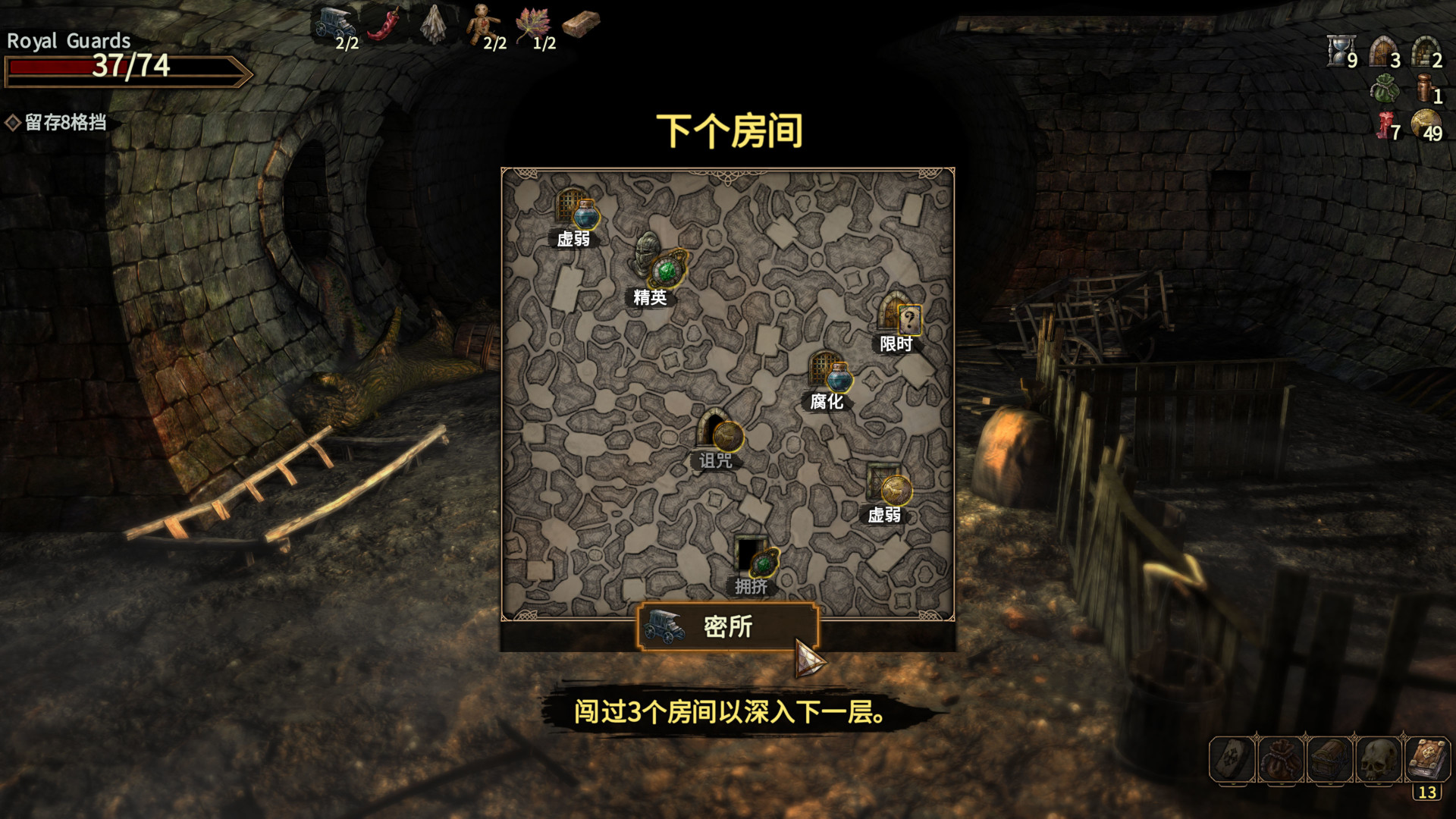Check the gold coin counter icon
This screenshot has height=819, width=1456.
pos(1425,123)
